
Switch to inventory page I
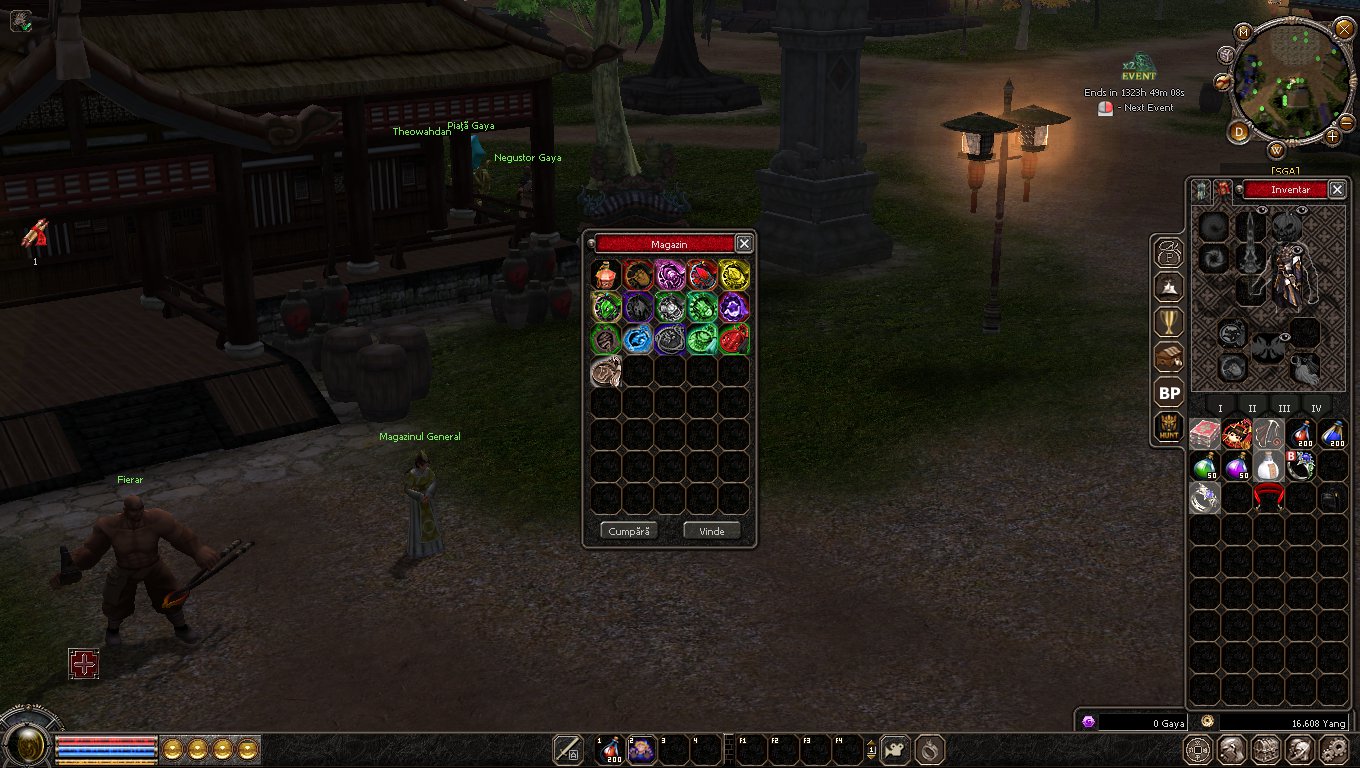click(x=1220, y=408)
